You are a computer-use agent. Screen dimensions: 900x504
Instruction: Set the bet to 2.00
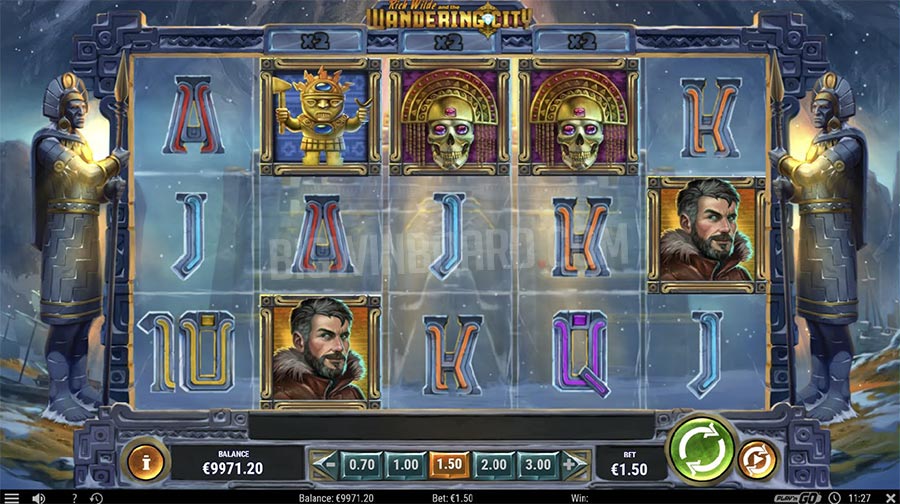[493, 464]
